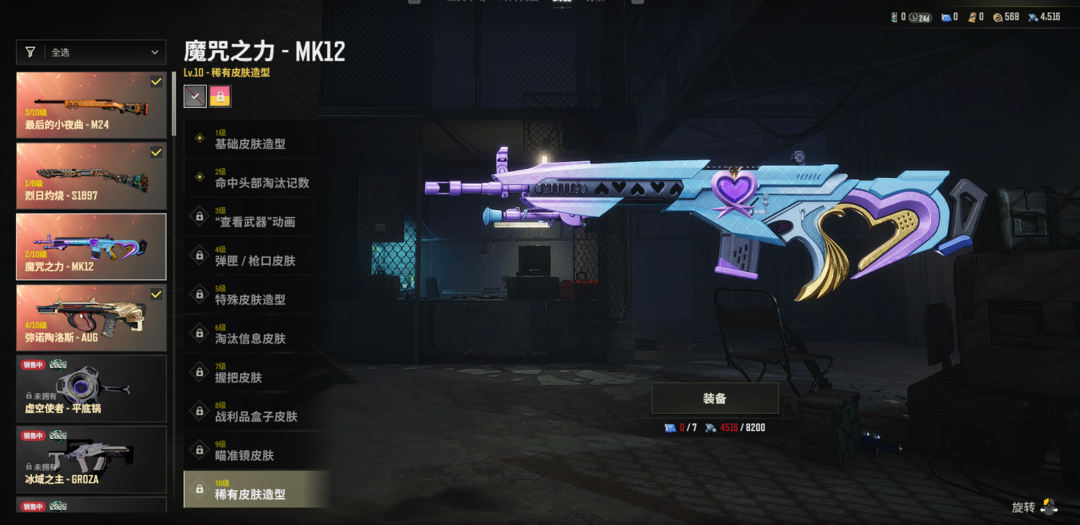Select the 最后的小夜曲 - M24 skin

pyautogui.click(x=91, y=105)
